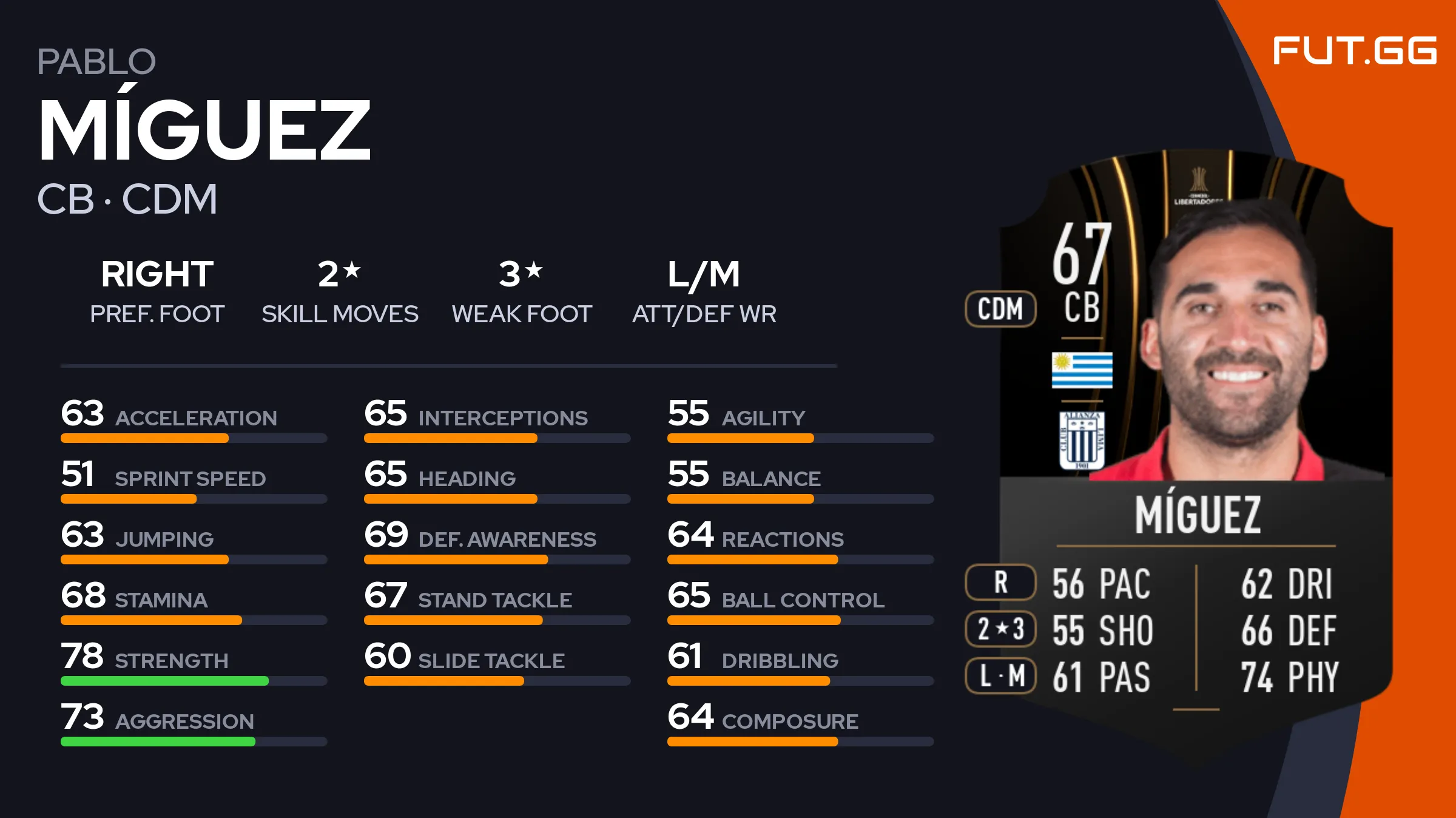Click the Uruguay flag on the card
The image size is (1456, 818).
[1082, 370]
